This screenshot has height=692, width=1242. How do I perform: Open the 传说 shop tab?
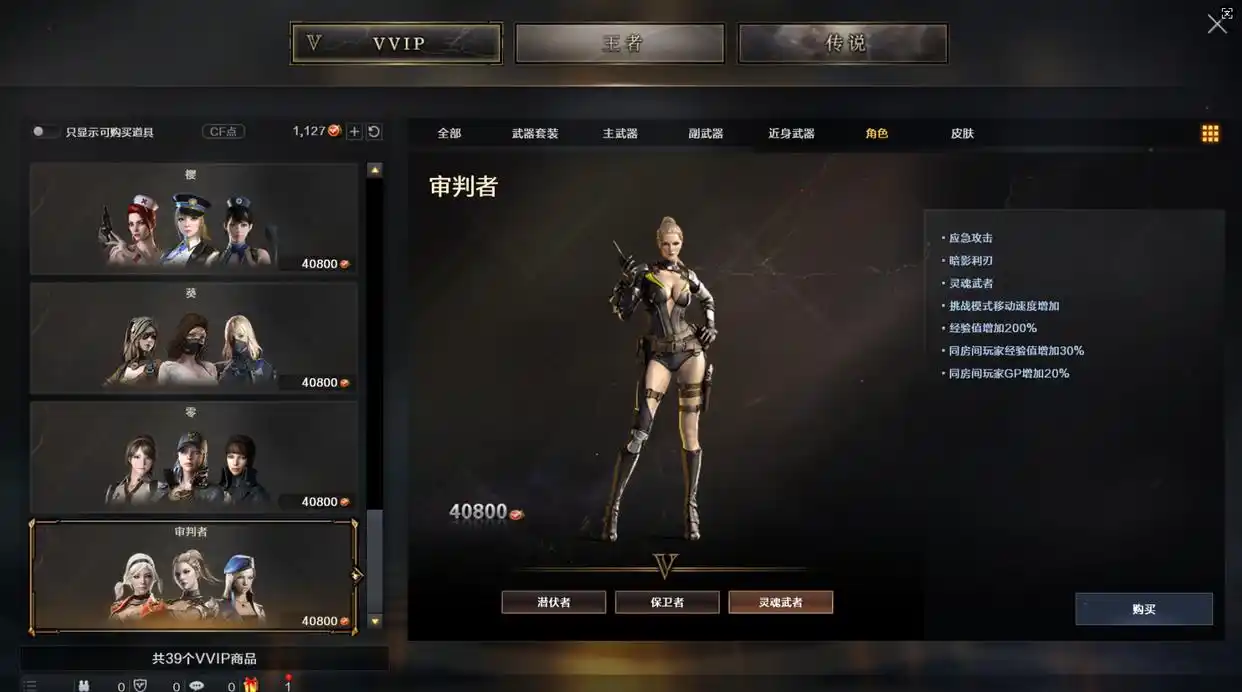pos(843,44)
